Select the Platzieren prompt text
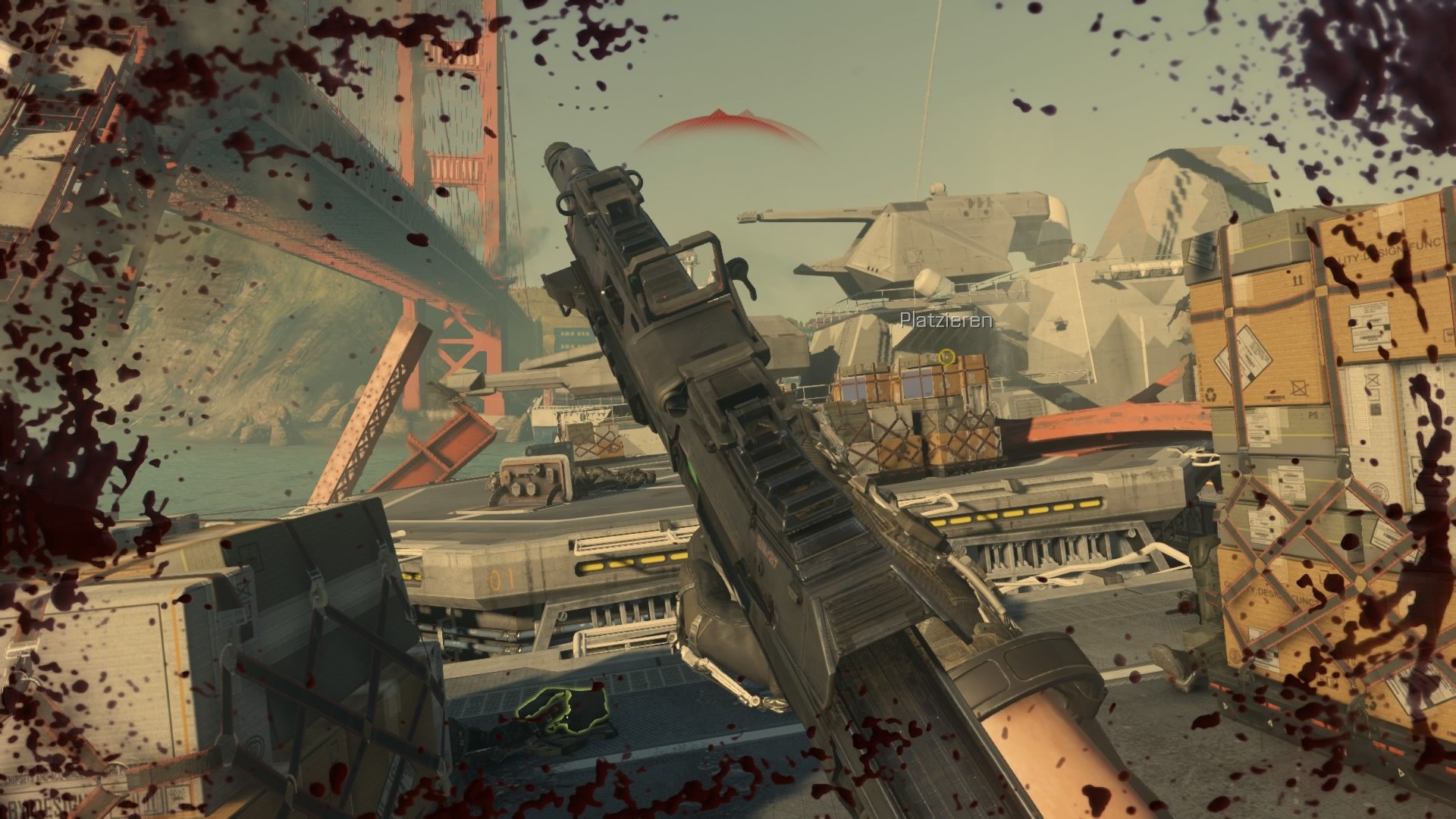 pyautogui.click(x=945, y=322)
